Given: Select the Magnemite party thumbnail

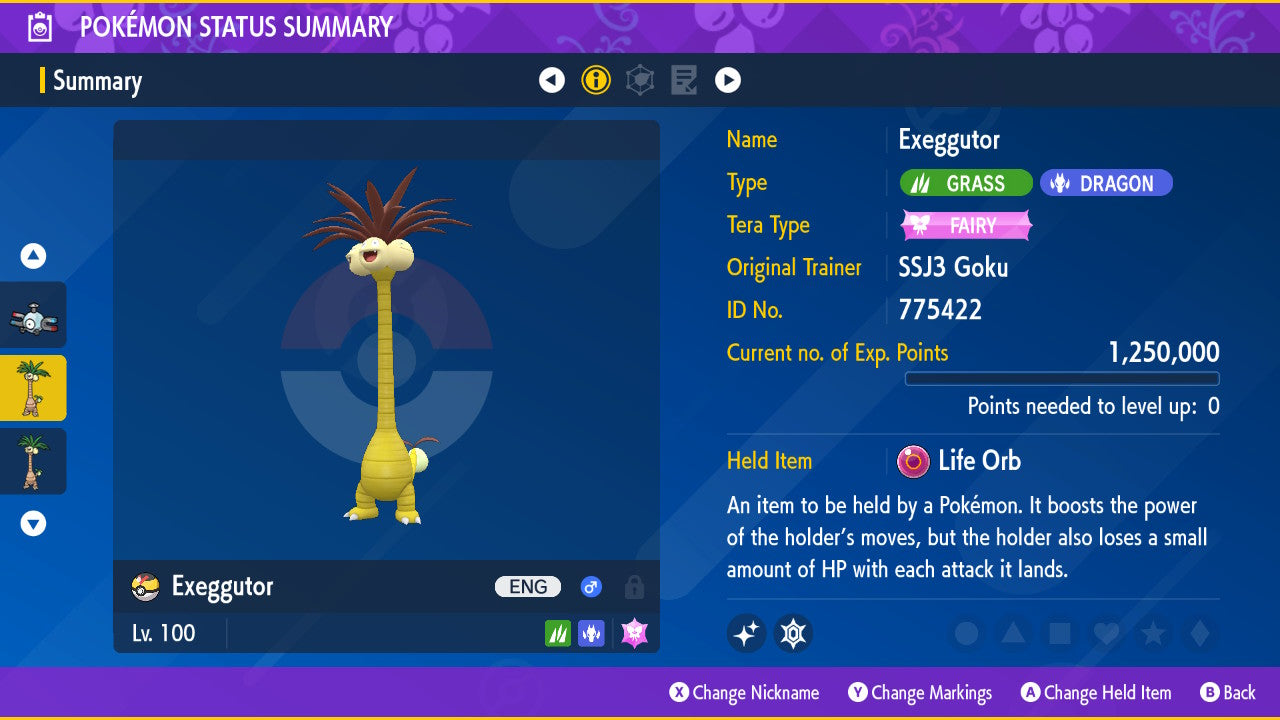Looking at the screenshot, I should [x=33, y=315].
